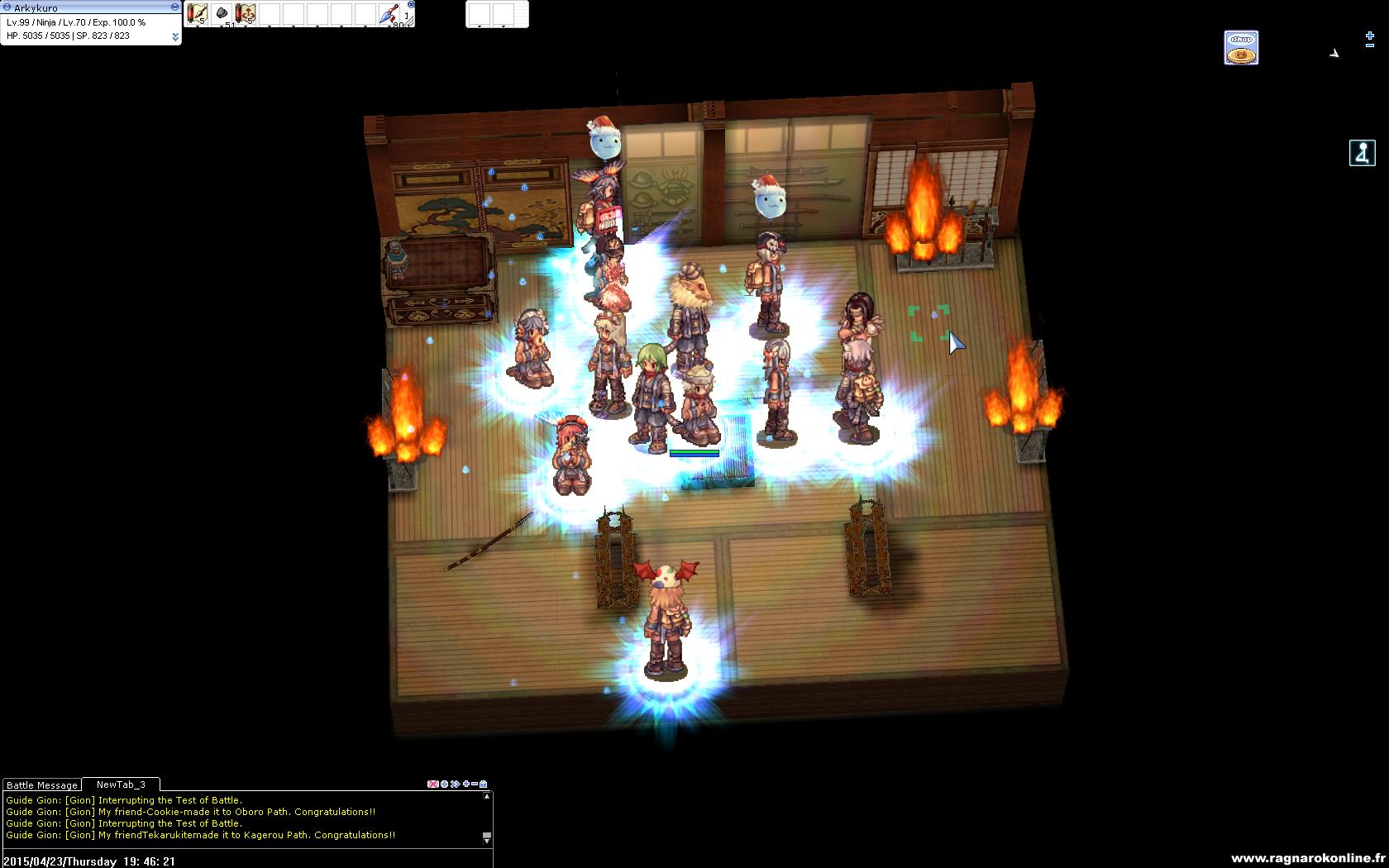Open the iShop cash shop
1389x868 pixels.
coord(1240,48)
